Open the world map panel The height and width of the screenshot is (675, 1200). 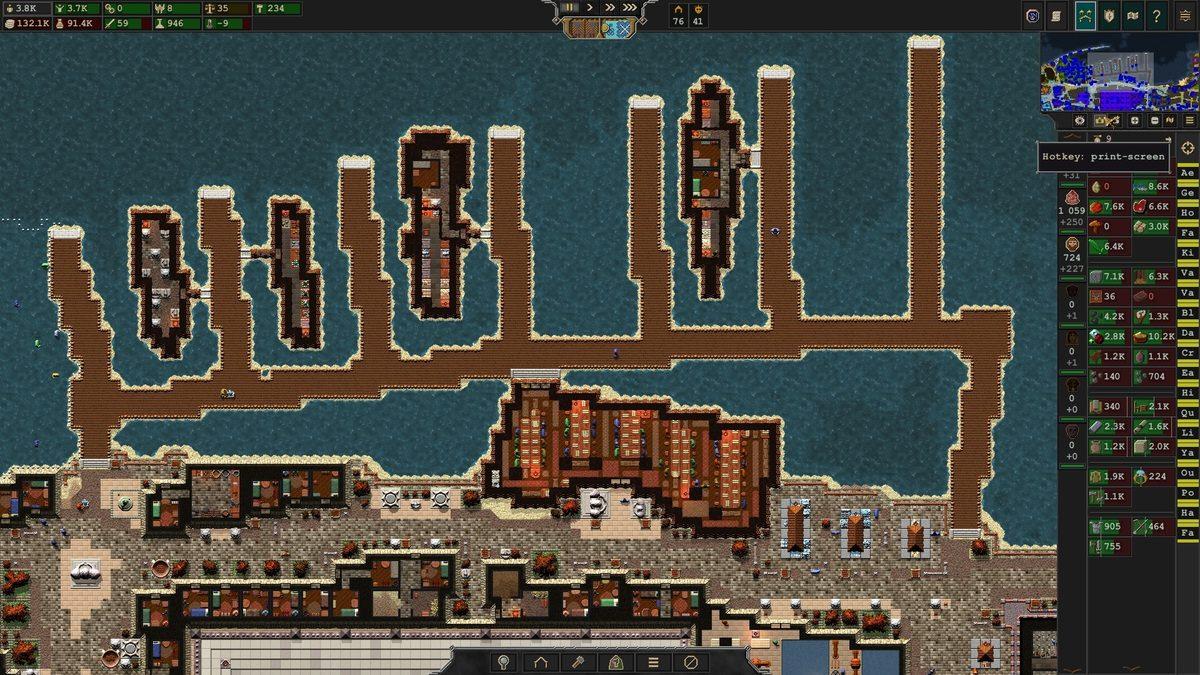[x=1133, y=15]
